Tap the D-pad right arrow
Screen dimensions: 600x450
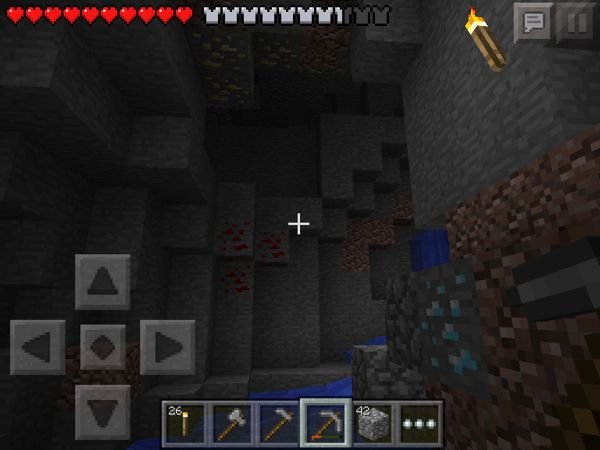166,346
